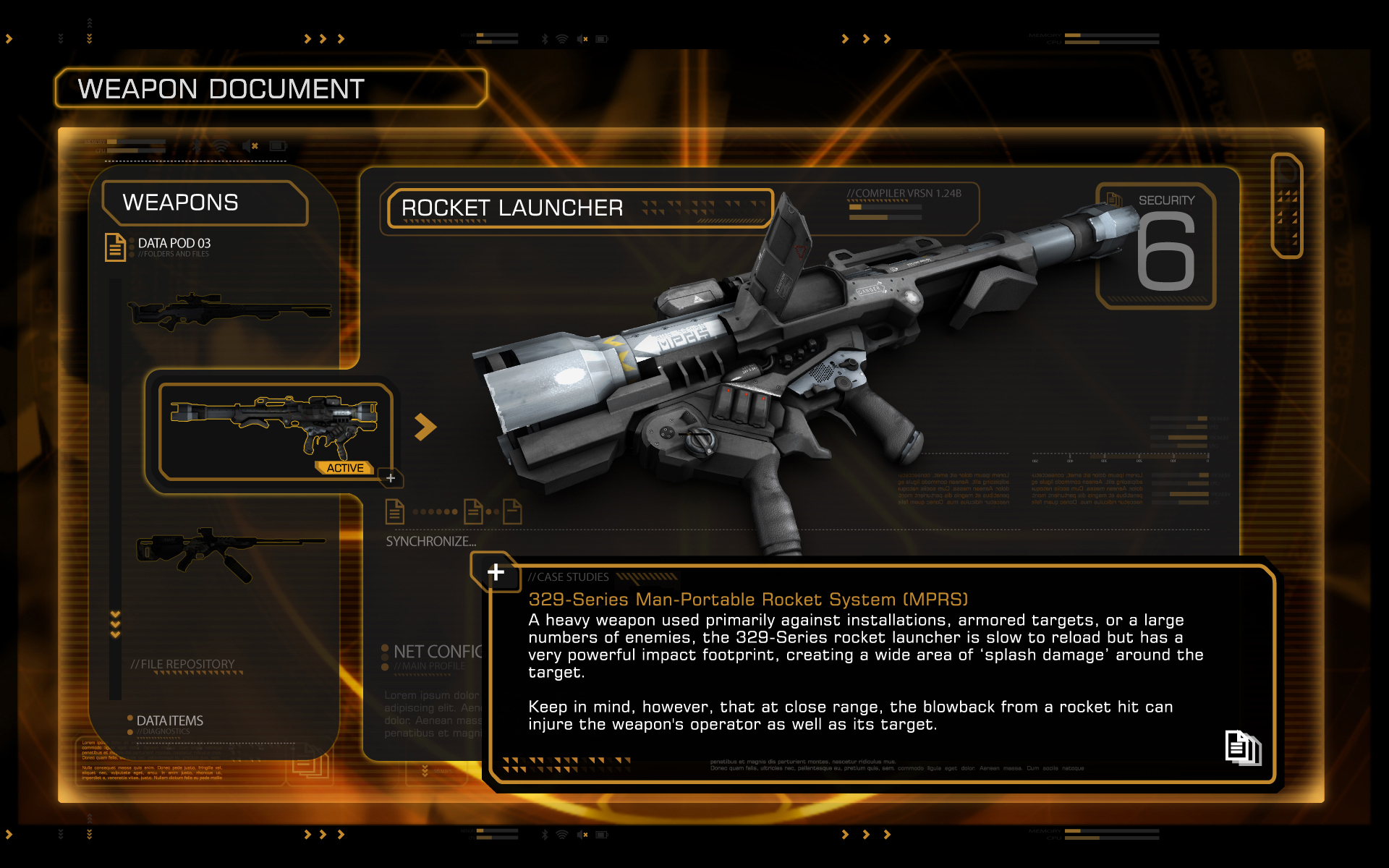Viewport: 1389px width, 868px height.
Task: Click the small plus beside the active weapon
Action: [x=391, y=478]
